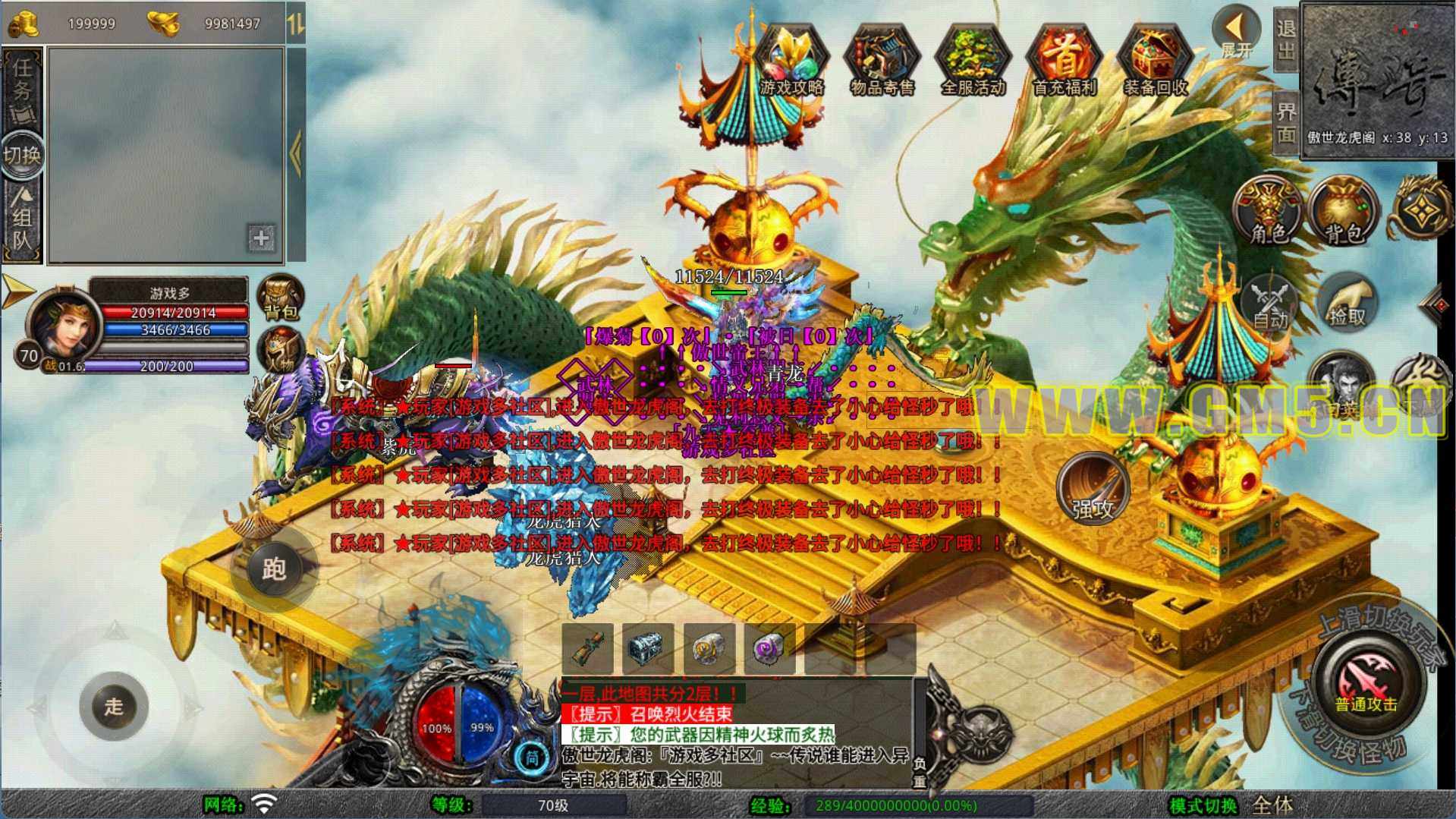Open the 游戏攻略 game guide icon
This screenshot has height=819, width=1456.
791,60
